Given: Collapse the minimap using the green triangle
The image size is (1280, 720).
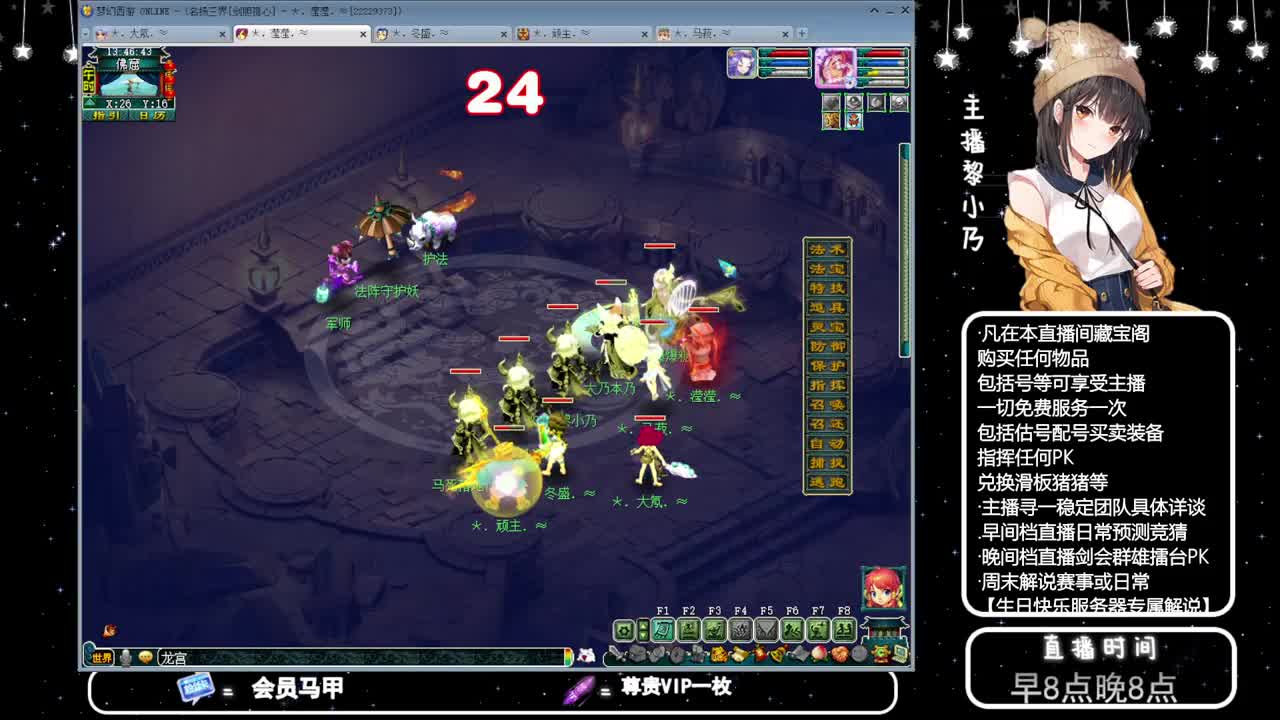Looking at the screenshot, I should [x=90, y=102].
